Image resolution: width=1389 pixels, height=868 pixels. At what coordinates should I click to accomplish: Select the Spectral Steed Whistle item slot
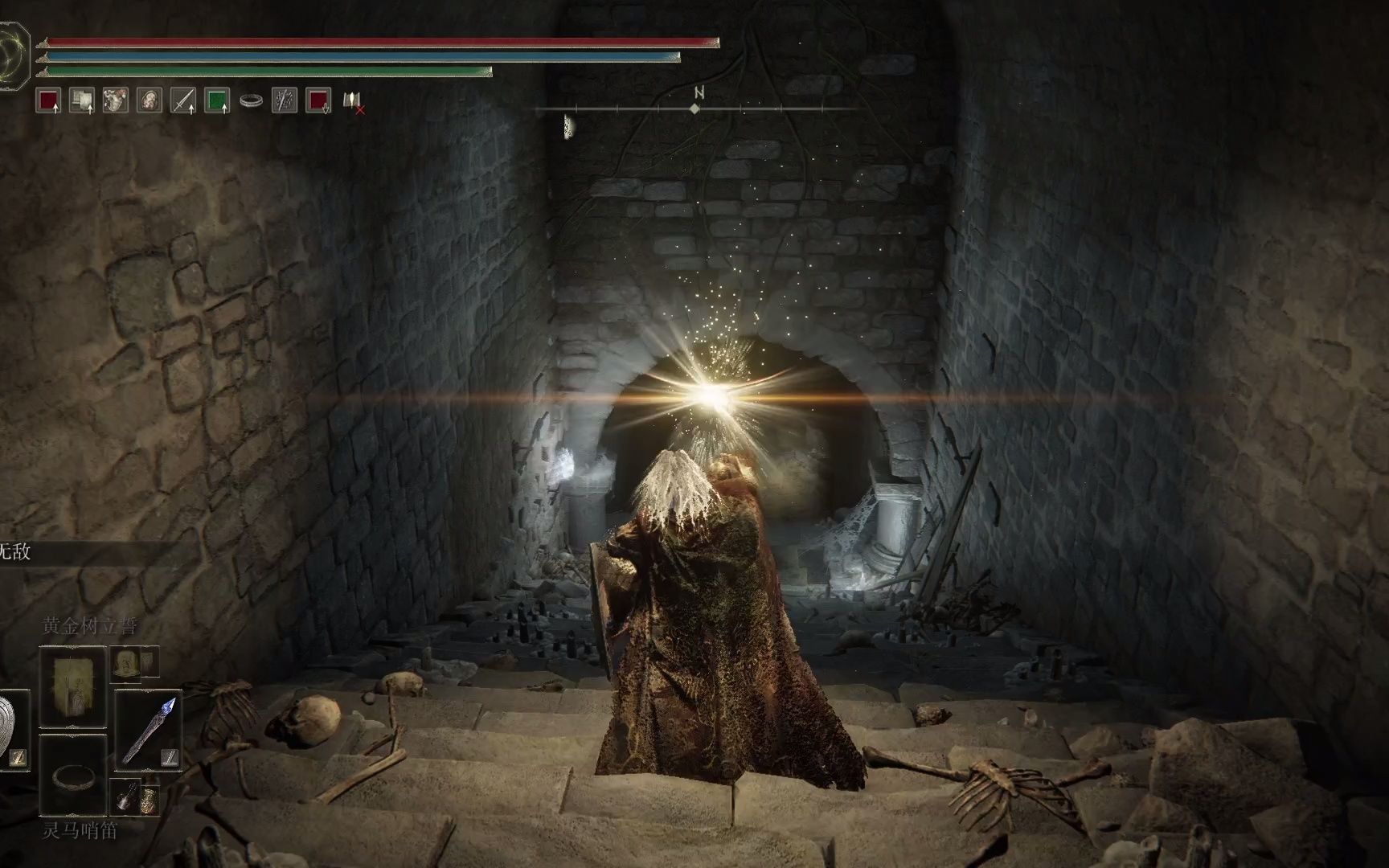(72, 776)
